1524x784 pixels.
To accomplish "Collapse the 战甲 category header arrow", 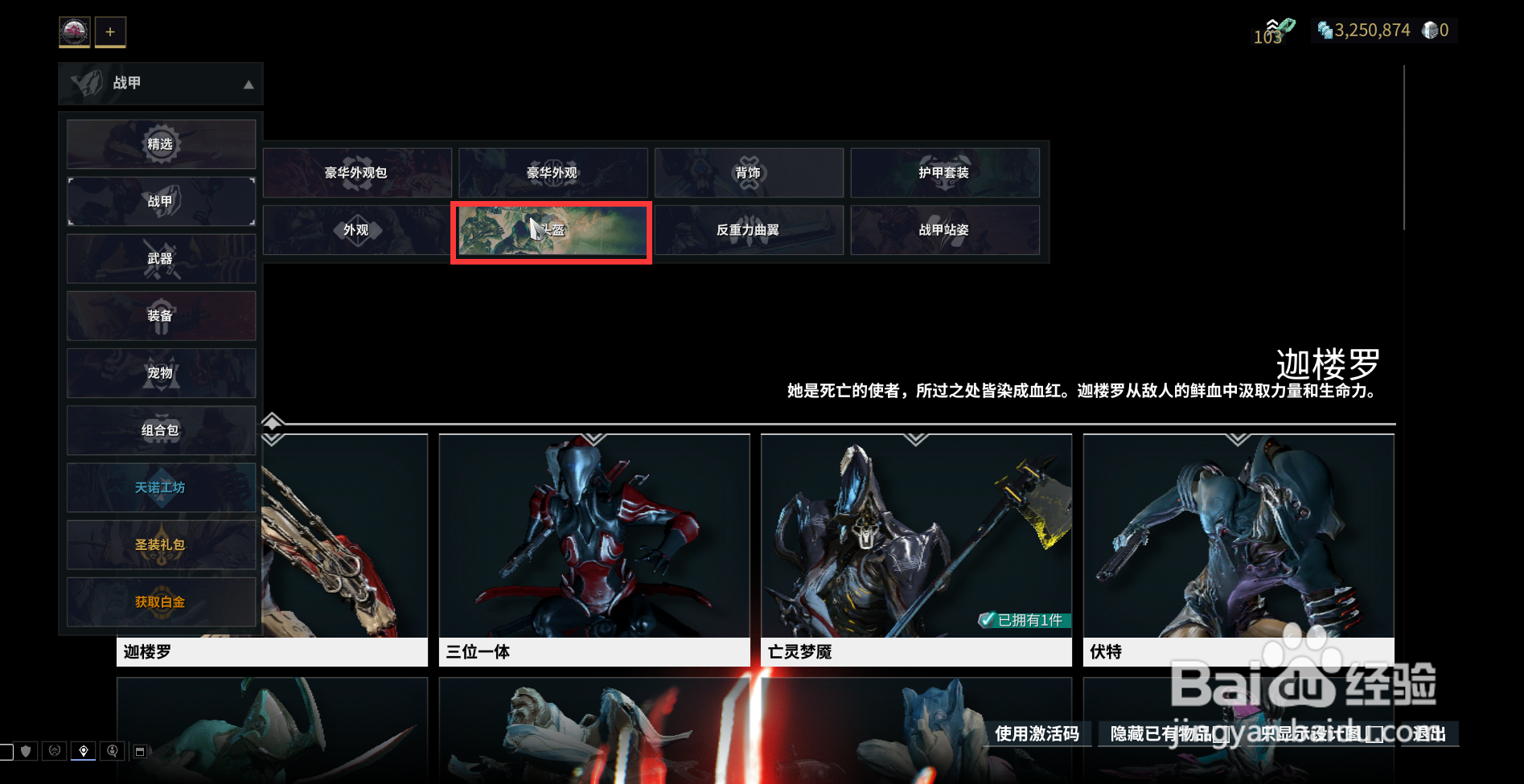I will tap(247, 84).
